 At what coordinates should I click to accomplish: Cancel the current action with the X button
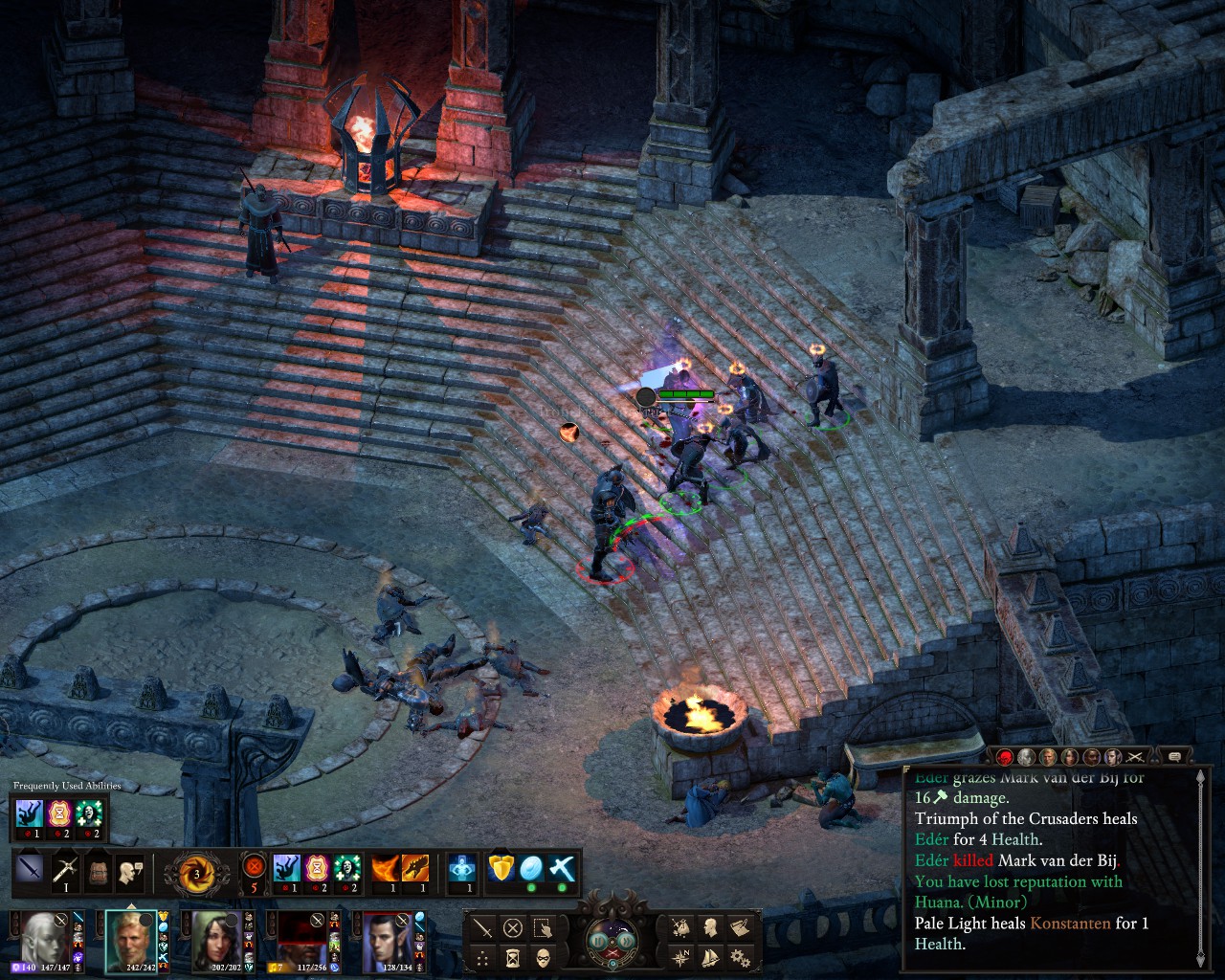click(513, 928)
